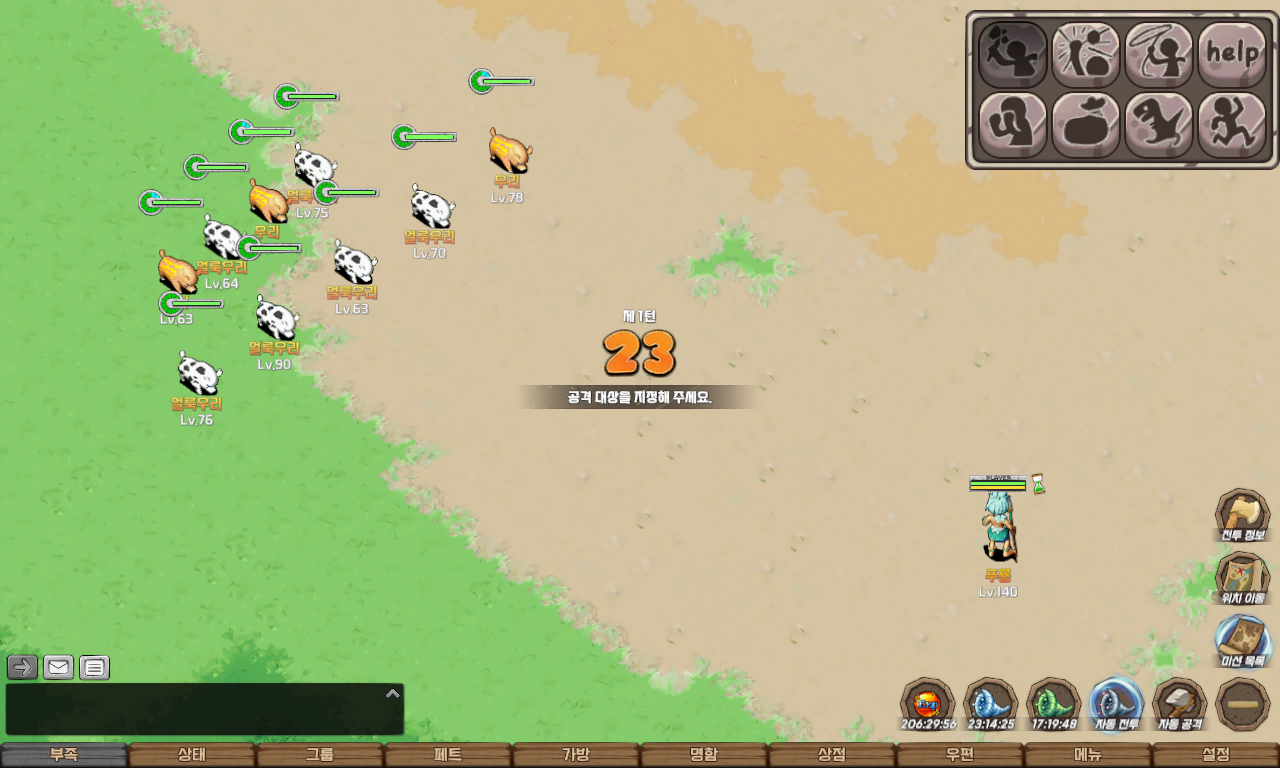The height and width of the screenshot is (768, 1280).
Task: Open the item bag command
Action: click(x=1085, y=125)
